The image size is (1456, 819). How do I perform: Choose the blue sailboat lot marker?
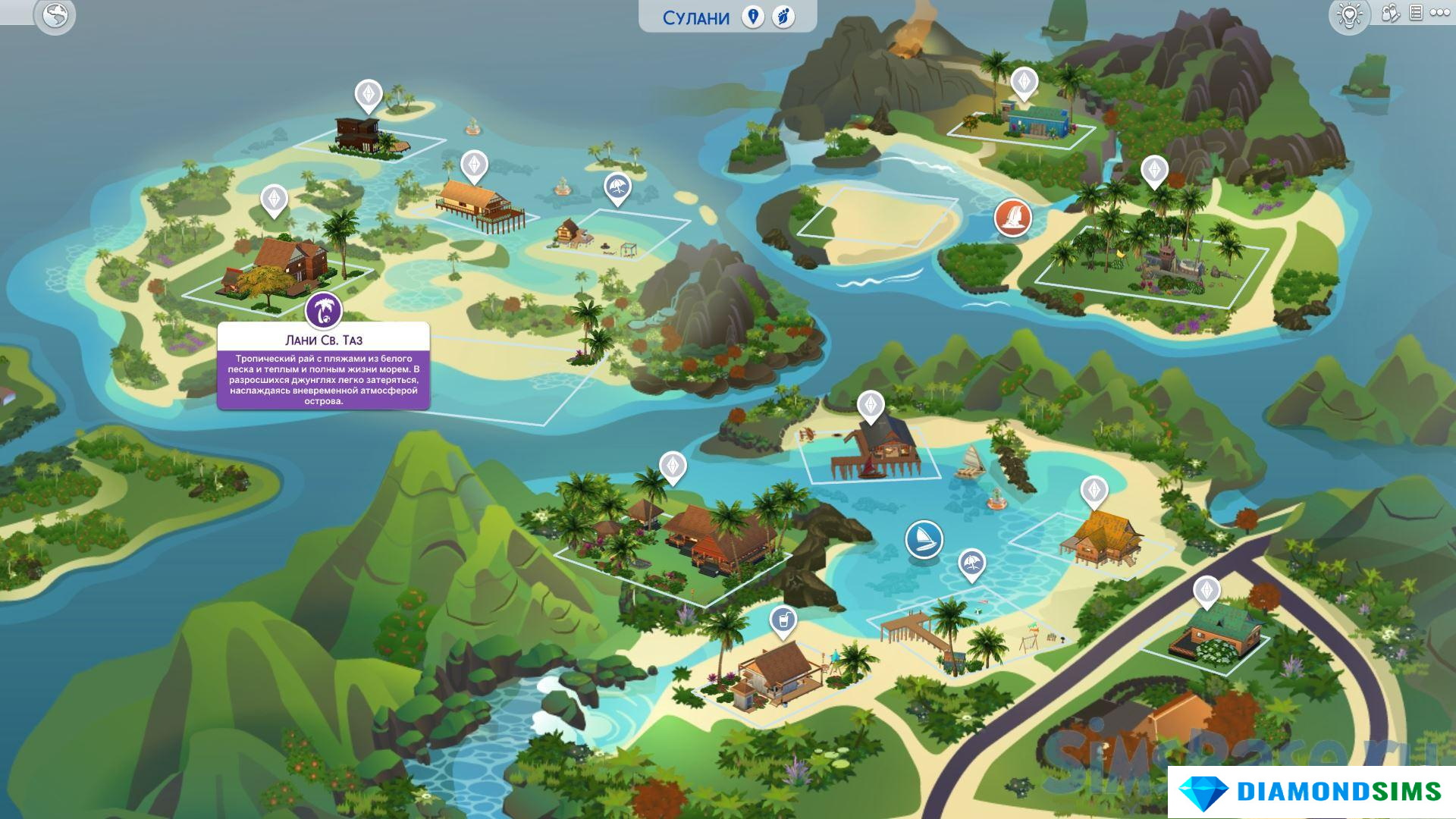pos(924,540)
